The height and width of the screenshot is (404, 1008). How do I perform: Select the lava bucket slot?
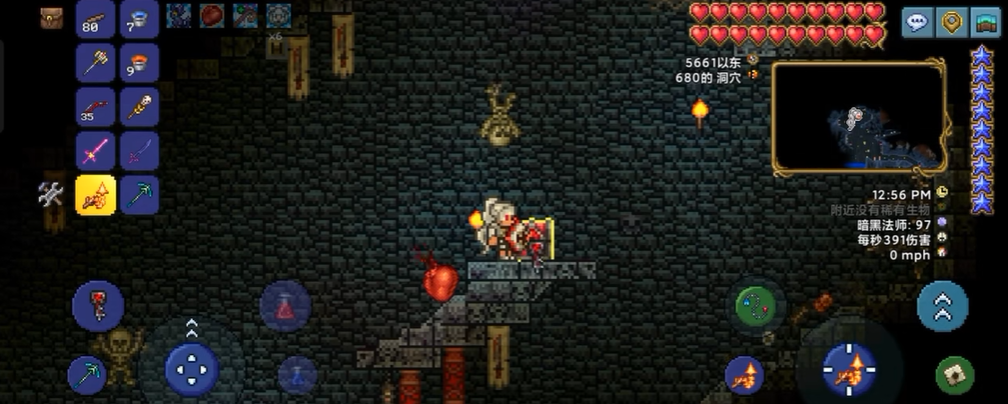coord(140,63)
